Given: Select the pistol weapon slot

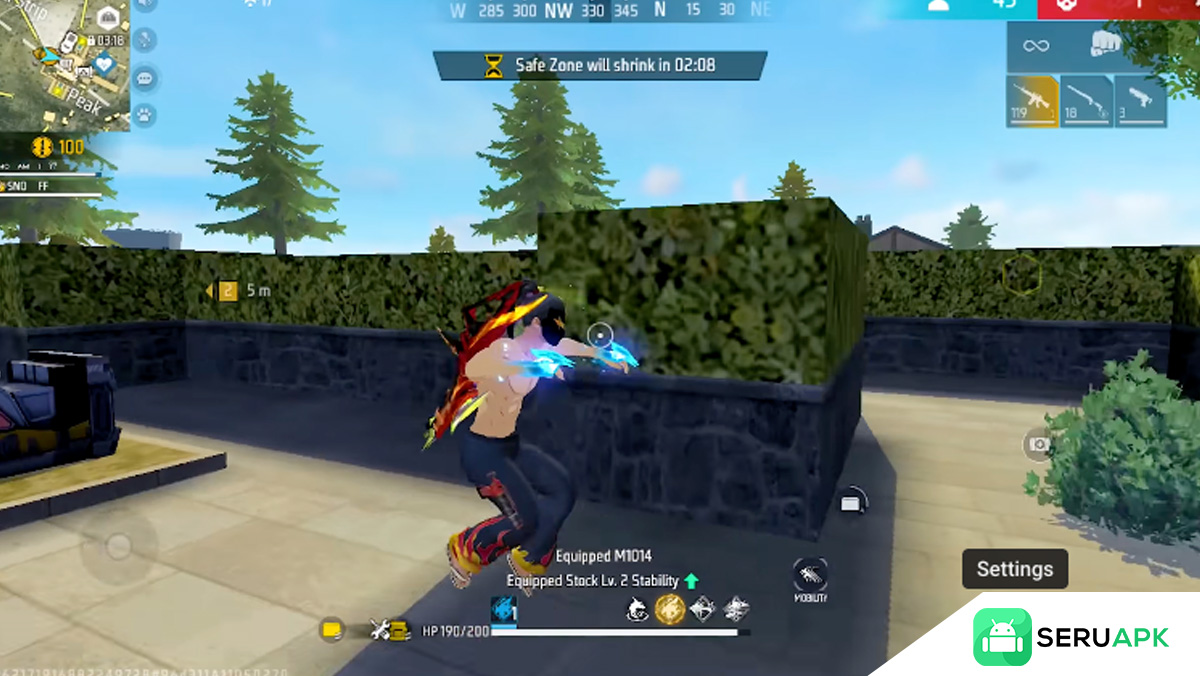Looking at the screenshot, I should click(1141, 101).
